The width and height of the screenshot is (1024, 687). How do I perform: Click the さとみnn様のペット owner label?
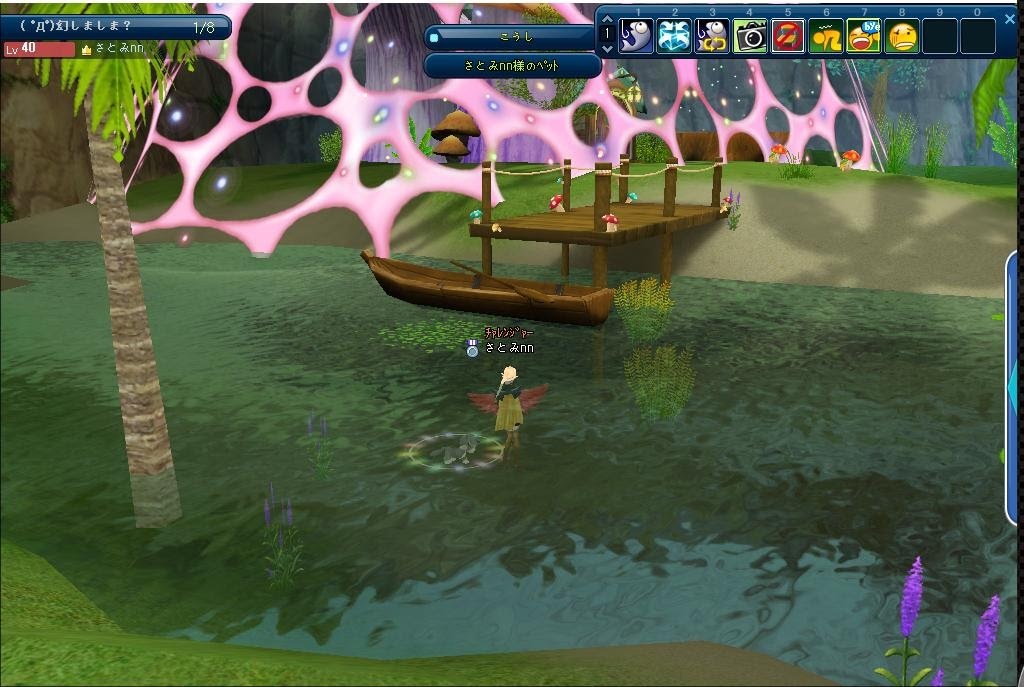pyautogui.click(x=513, y=65)
